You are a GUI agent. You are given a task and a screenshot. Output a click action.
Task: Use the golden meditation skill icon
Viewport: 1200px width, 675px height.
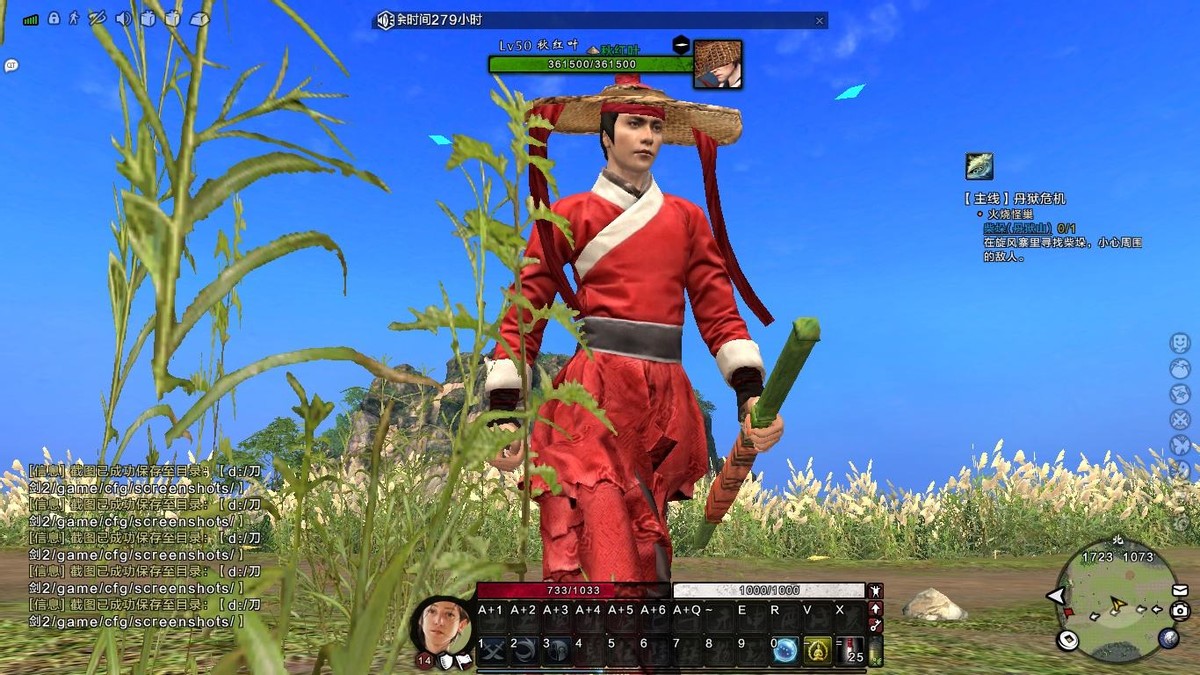(x=818, y=651)
